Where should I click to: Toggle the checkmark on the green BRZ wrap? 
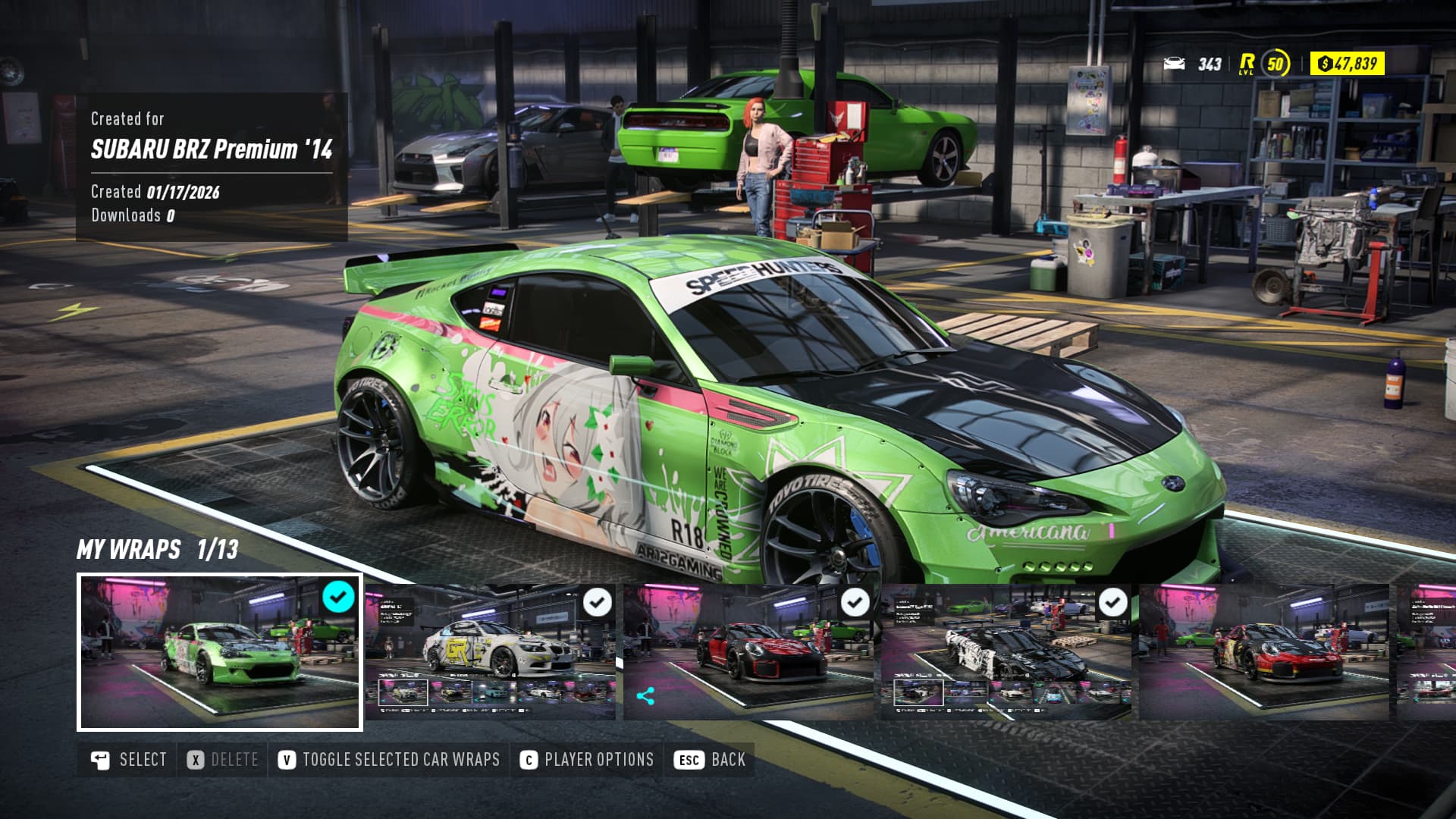coord(338,598)
